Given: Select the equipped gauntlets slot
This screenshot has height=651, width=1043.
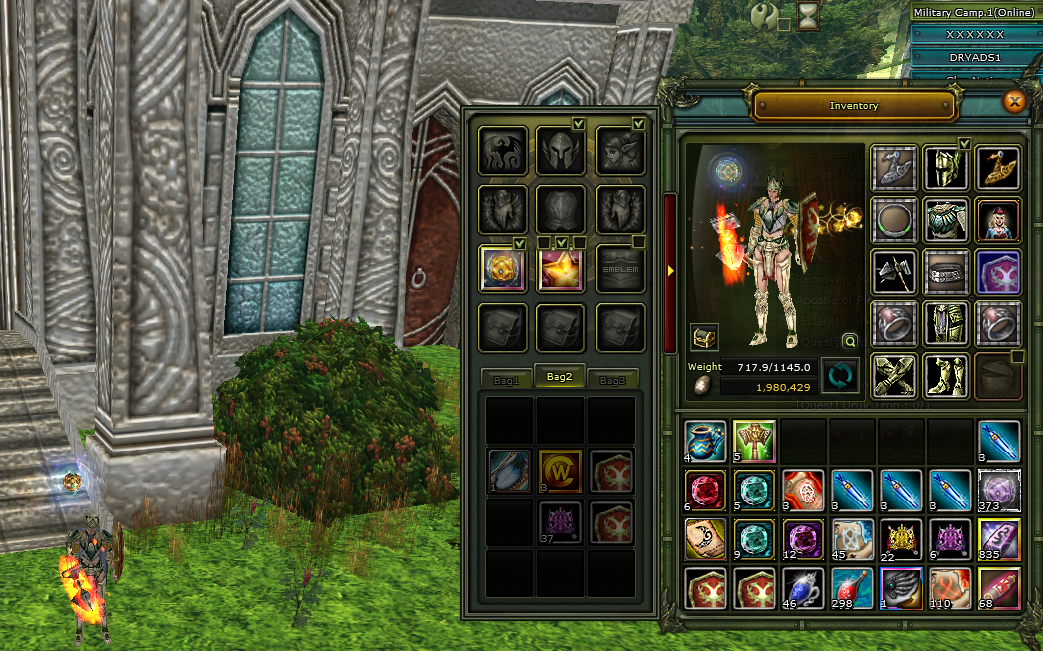Looking at the screenshot, I should click(x=895, y=373).
